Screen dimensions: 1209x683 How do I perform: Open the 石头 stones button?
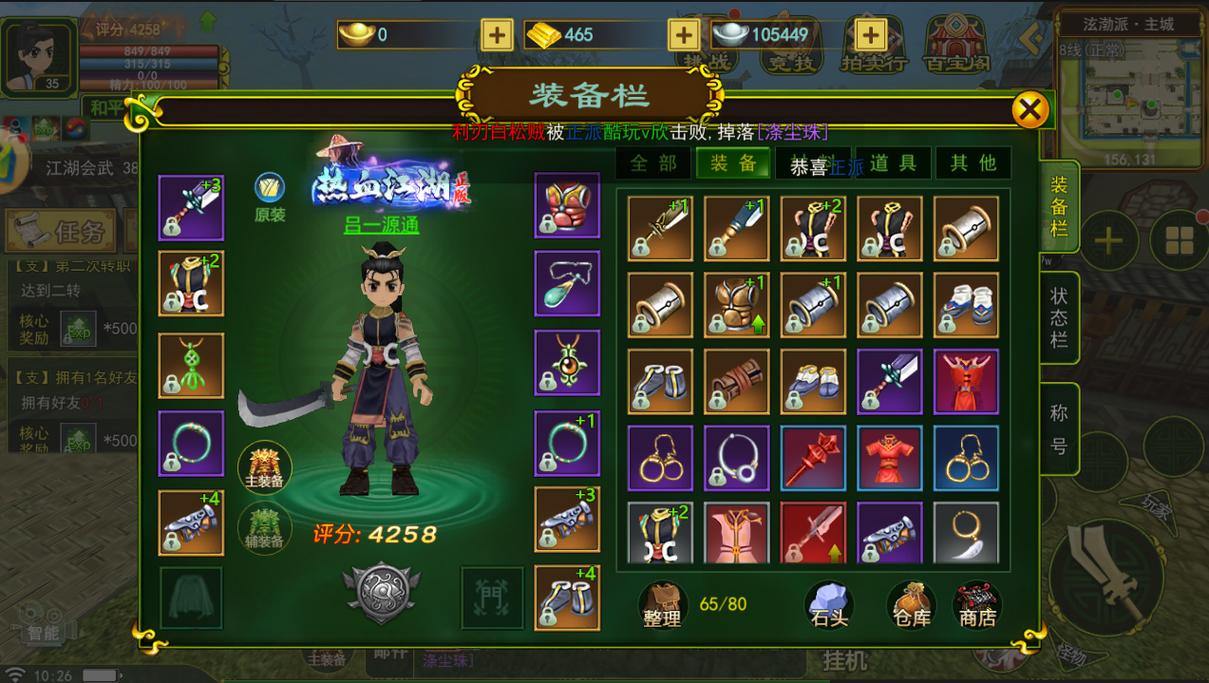[x=829, y=604]
